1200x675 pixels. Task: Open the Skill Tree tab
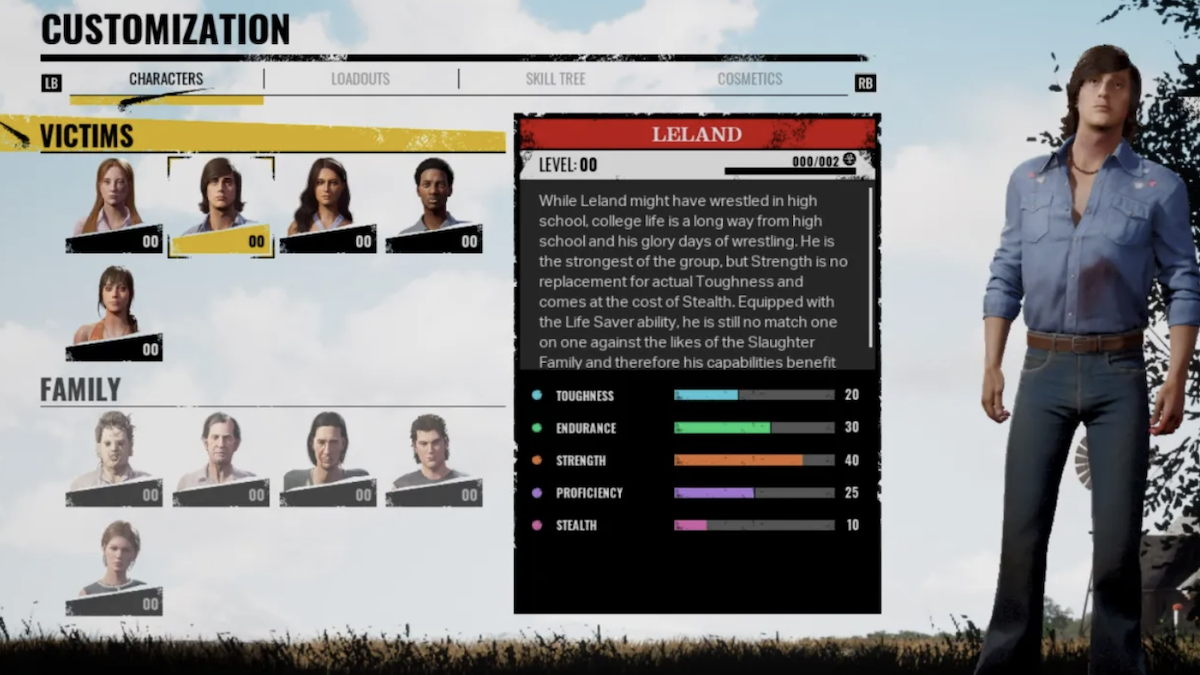point(555,79)
